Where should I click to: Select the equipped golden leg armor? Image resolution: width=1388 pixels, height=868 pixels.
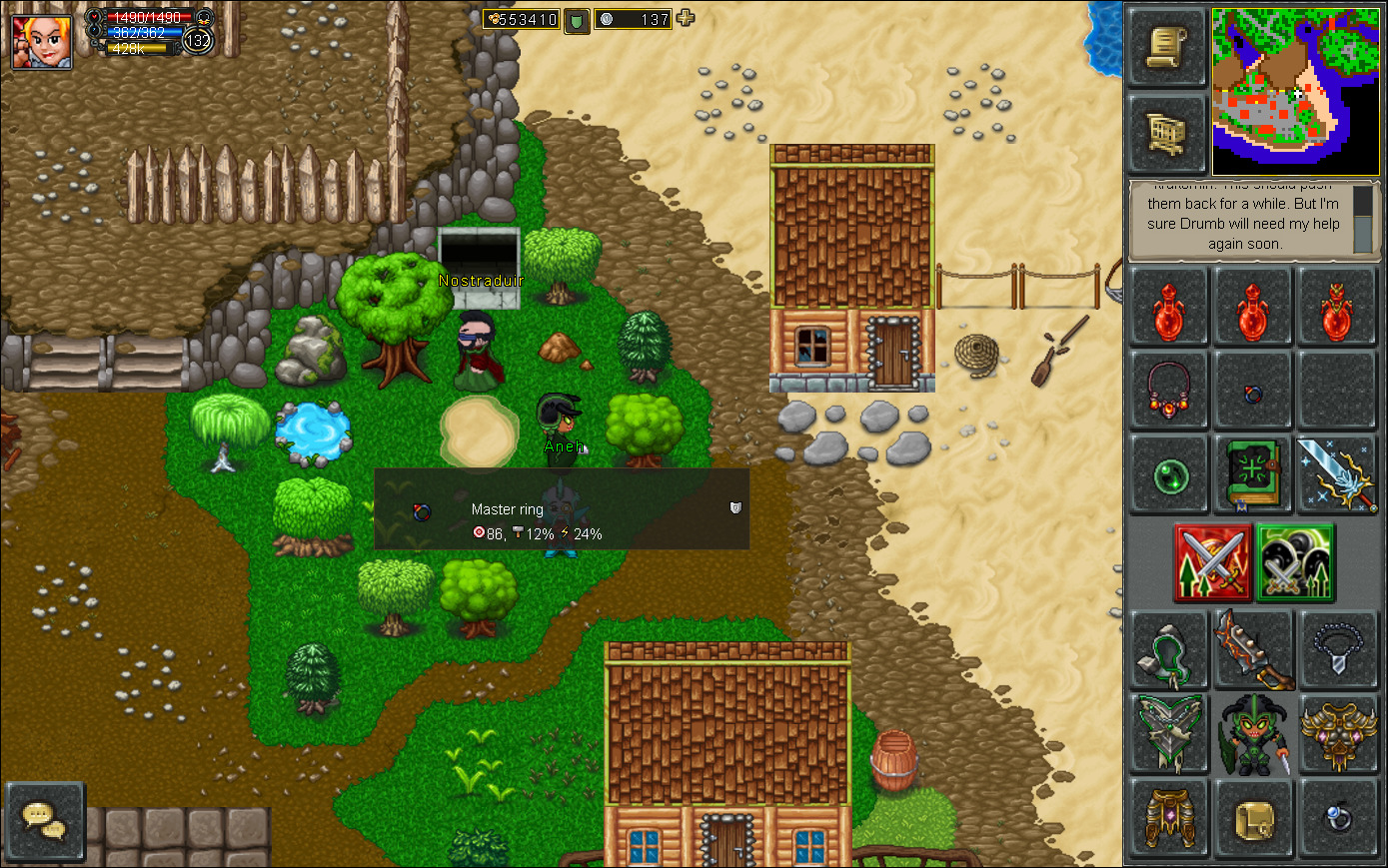1168,819
